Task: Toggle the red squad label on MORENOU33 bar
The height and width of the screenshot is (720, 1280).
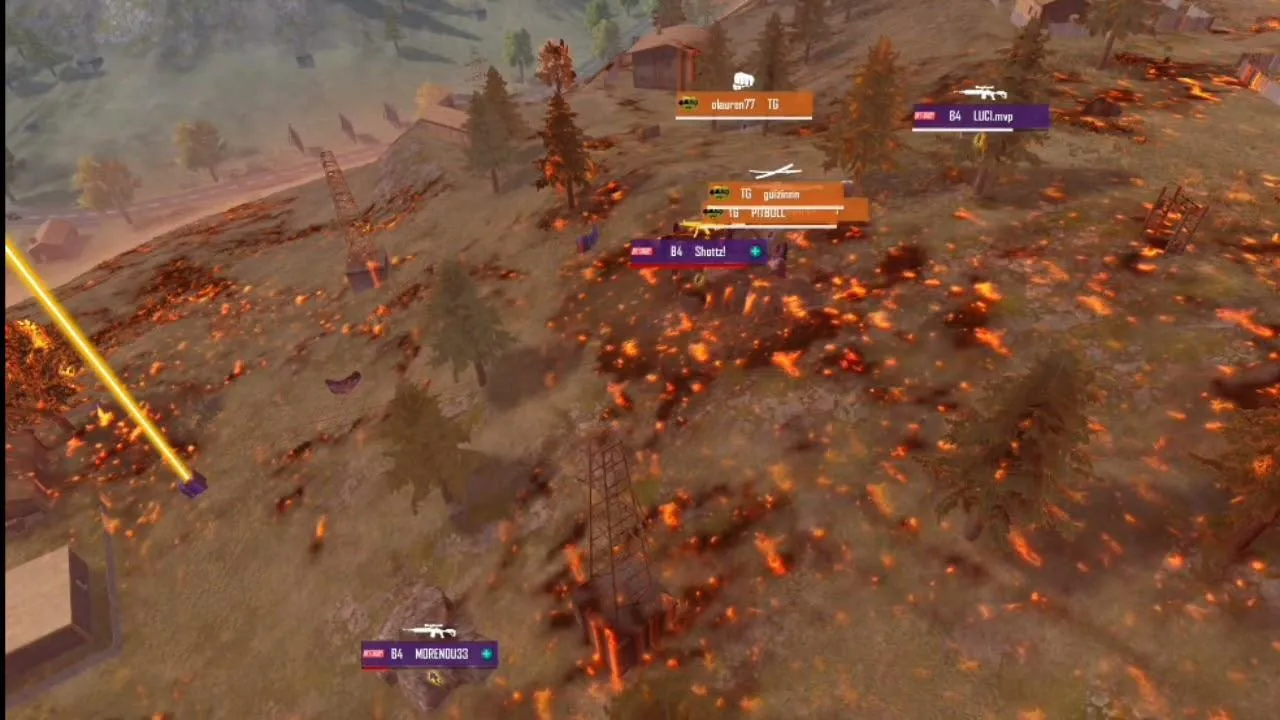Action: click(x=374, y=654)
